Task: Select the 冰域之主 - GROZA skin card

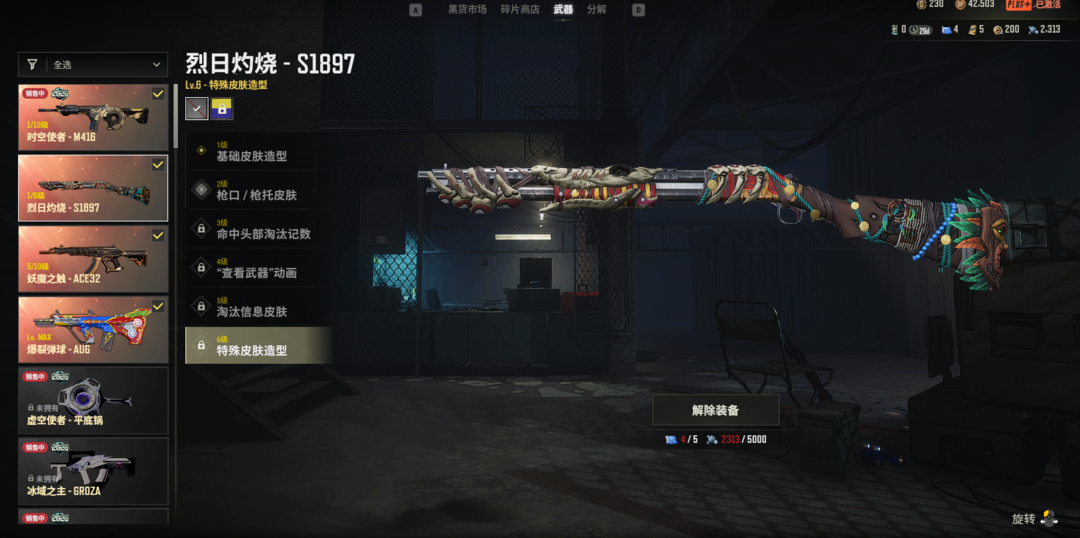Action: 93,471
